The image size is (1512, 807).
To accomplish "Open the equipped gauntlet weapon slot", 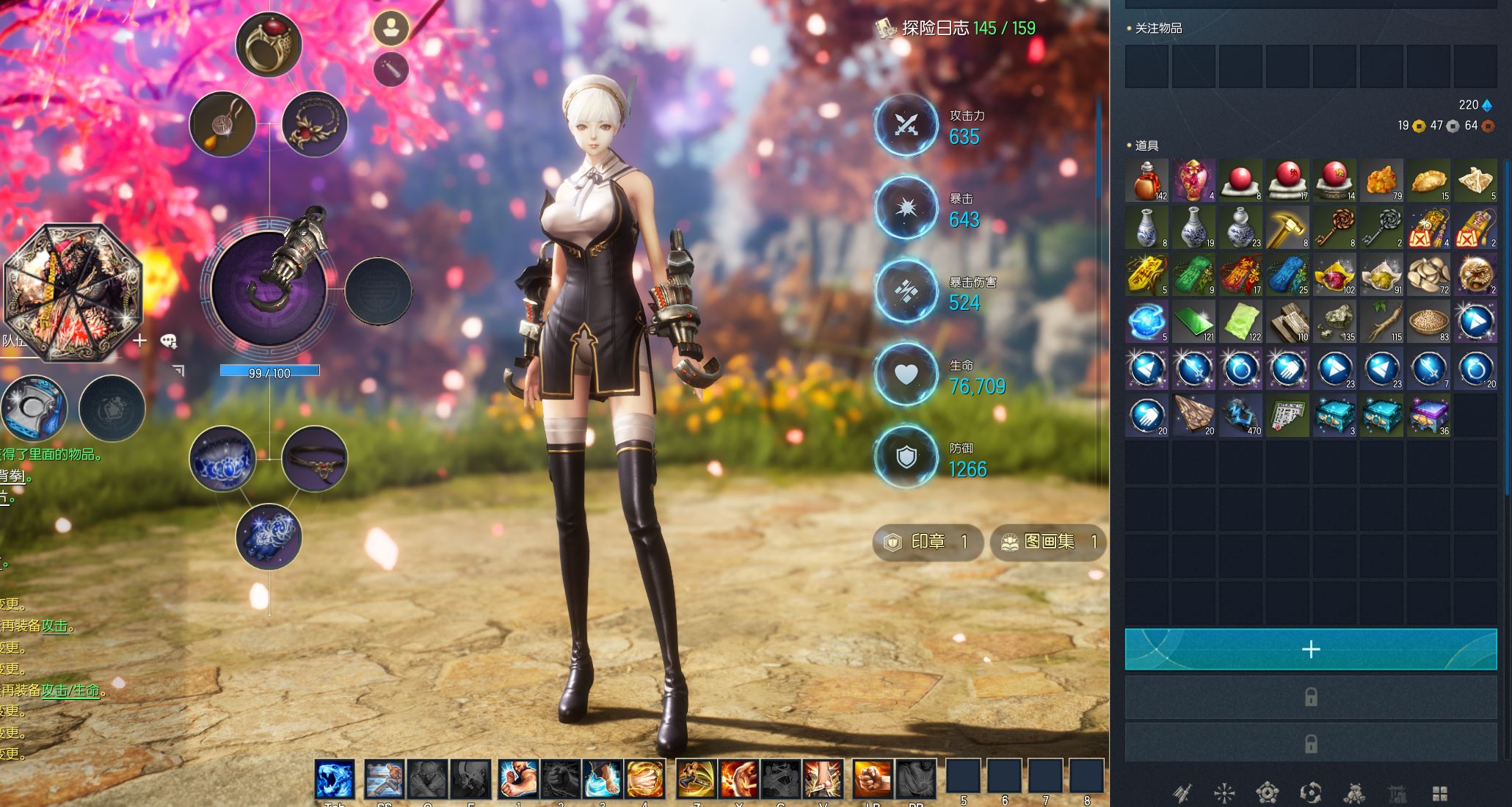I will 269,288.
